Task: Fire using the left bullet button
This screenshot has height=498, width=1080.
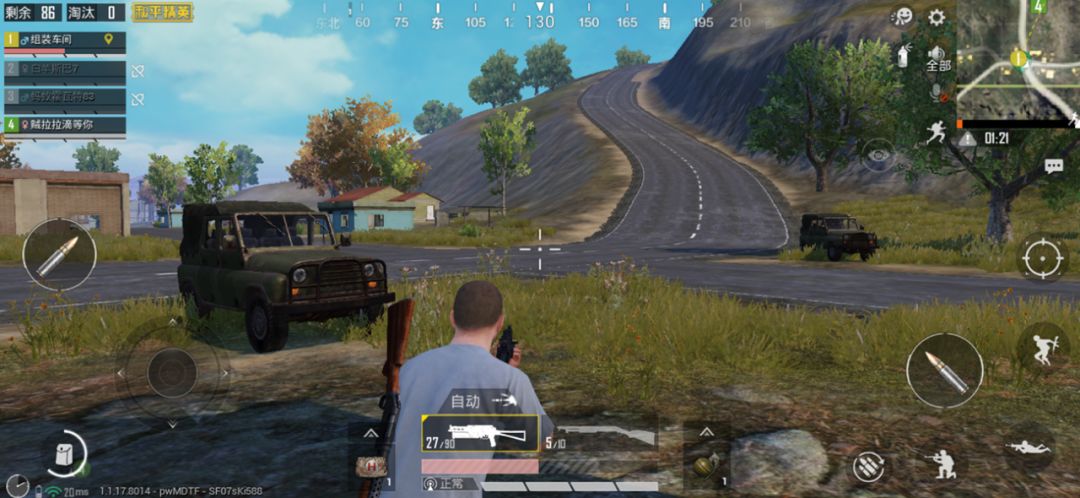Action: [x=59, y=255]
